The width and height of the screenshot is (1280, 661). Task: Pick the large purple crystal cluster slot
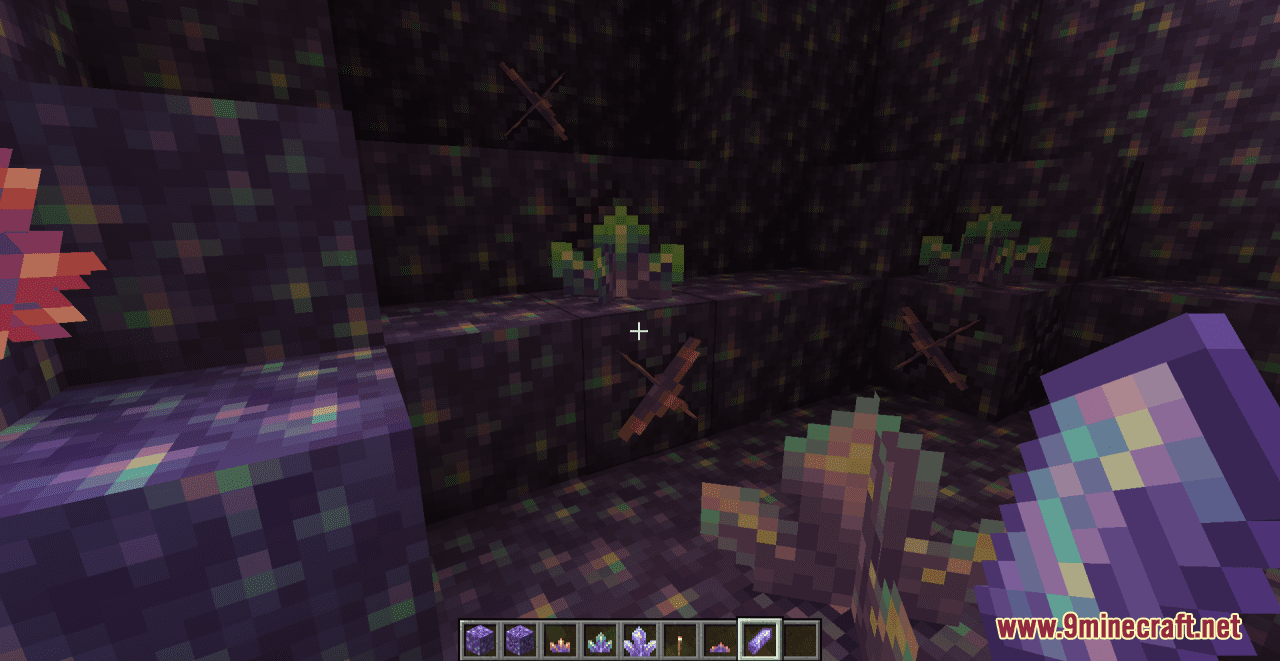point(639,638)
